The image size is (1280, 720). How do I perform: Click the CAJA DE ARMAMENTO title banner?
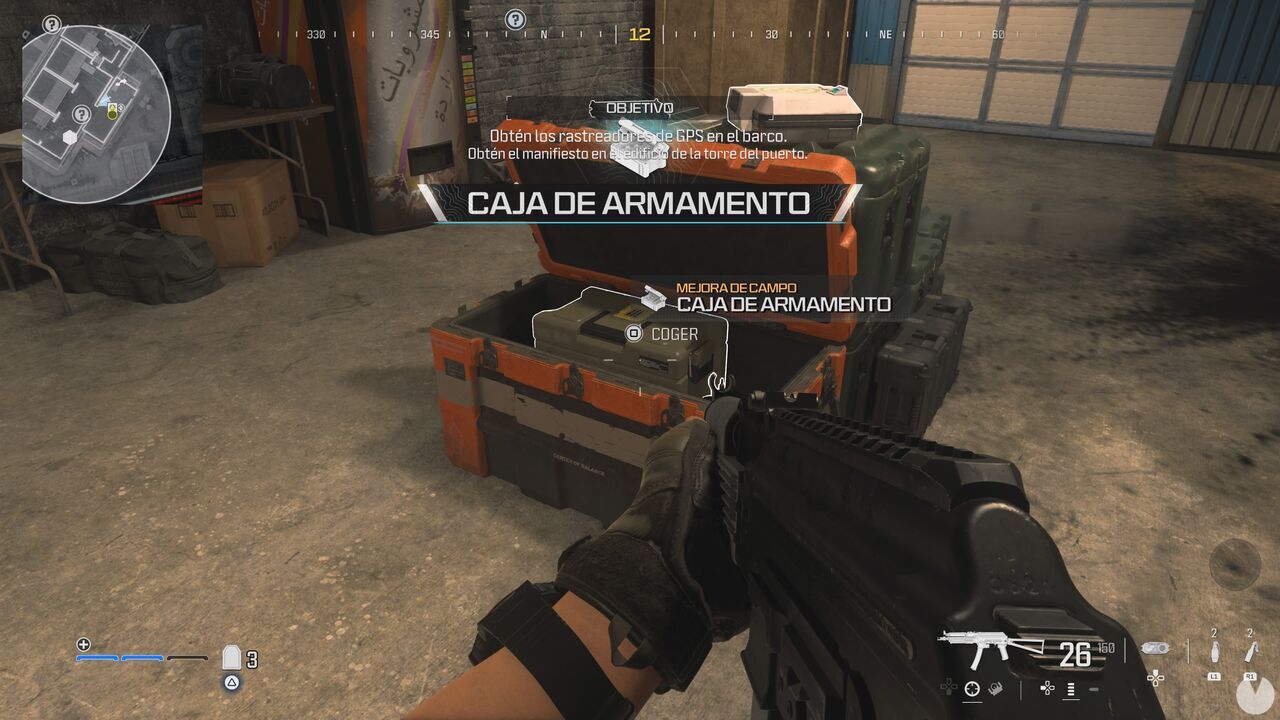click(637, 204)
